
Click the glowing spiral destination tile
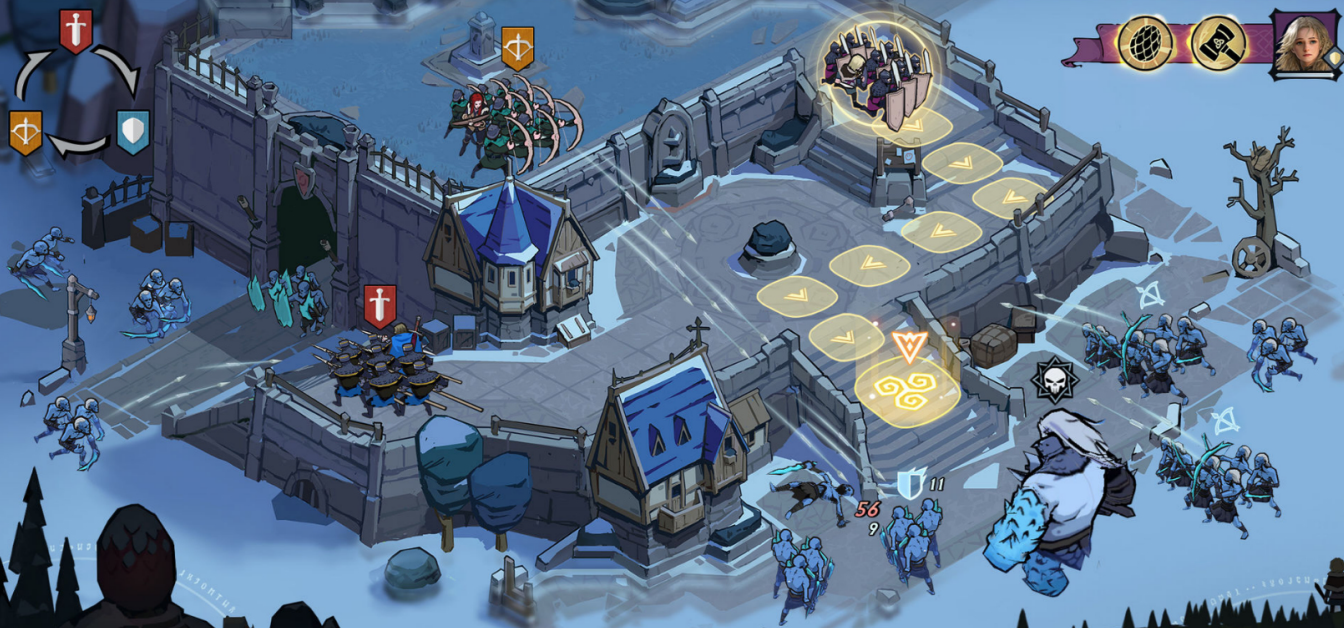(x=907, y=392)
